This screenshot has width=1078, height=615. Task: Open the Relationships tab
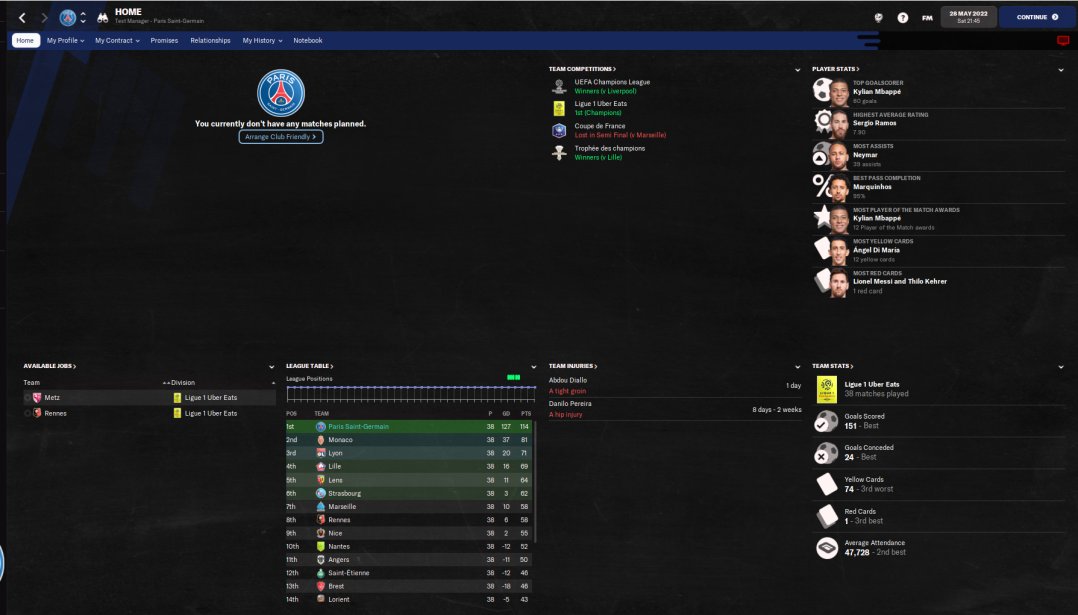[x=210, y=41]
